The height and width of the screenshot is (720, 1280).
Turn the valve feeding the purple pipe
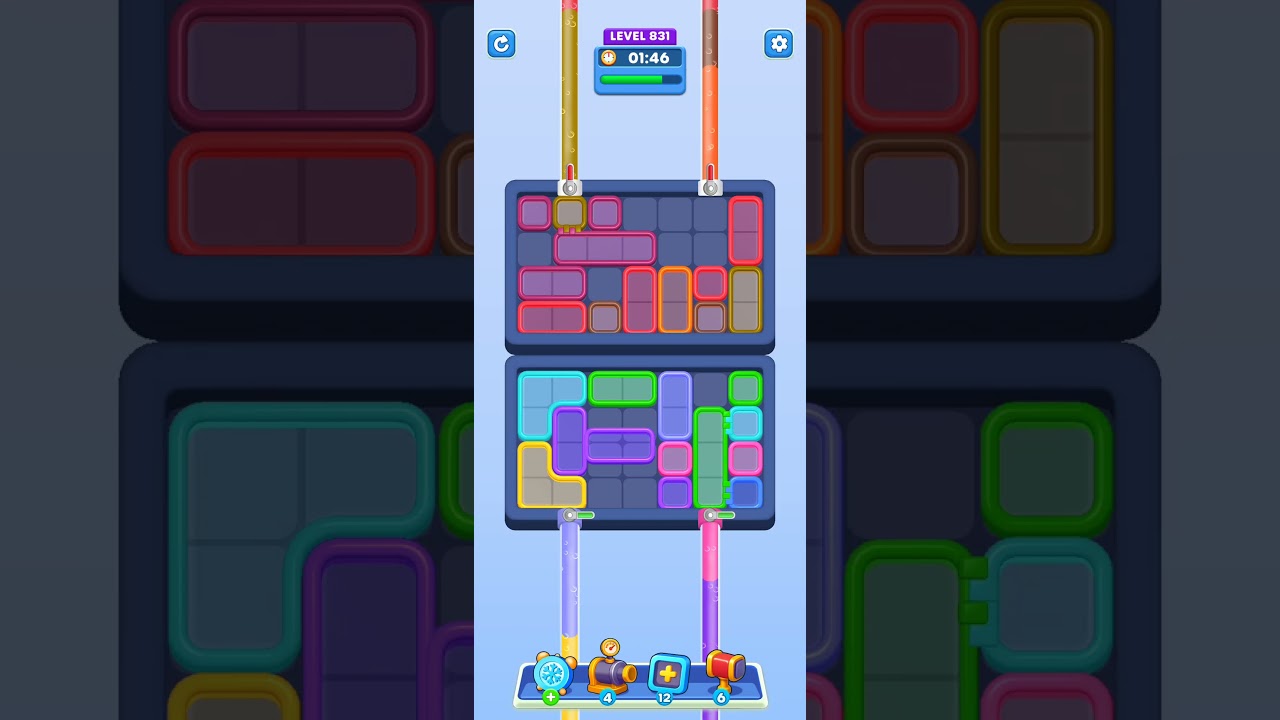click(570, 514)
